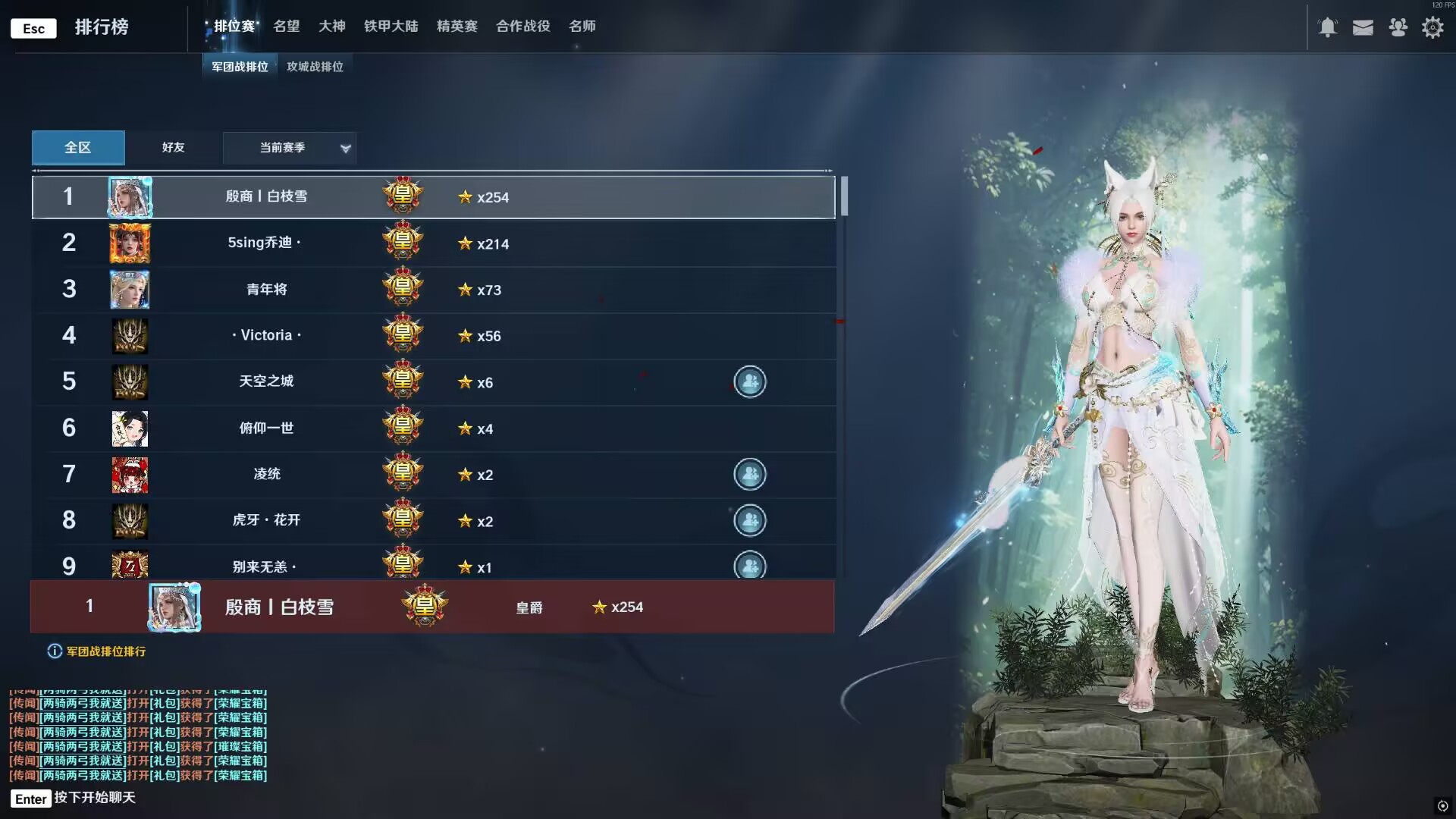
Task: Open the 当前赛季 season dropdown
Action: 290,148
